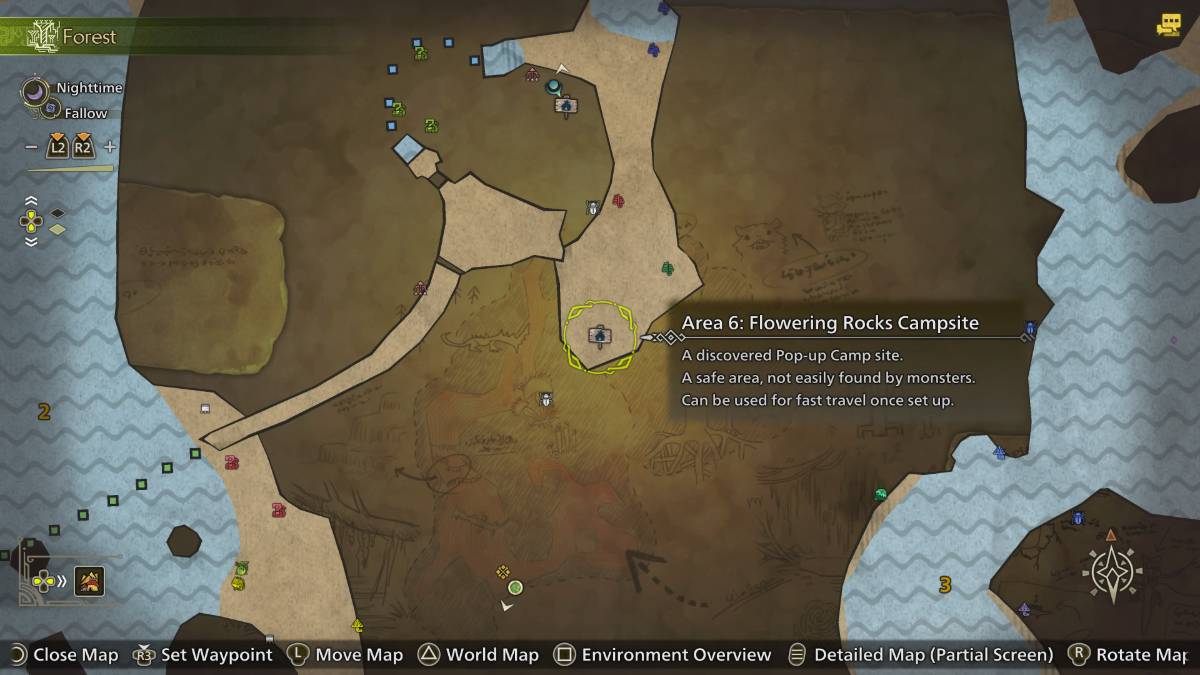Select the northern camp signpost marker
The height and width of the screenshot is (675, 1200).
pos(566,105)
